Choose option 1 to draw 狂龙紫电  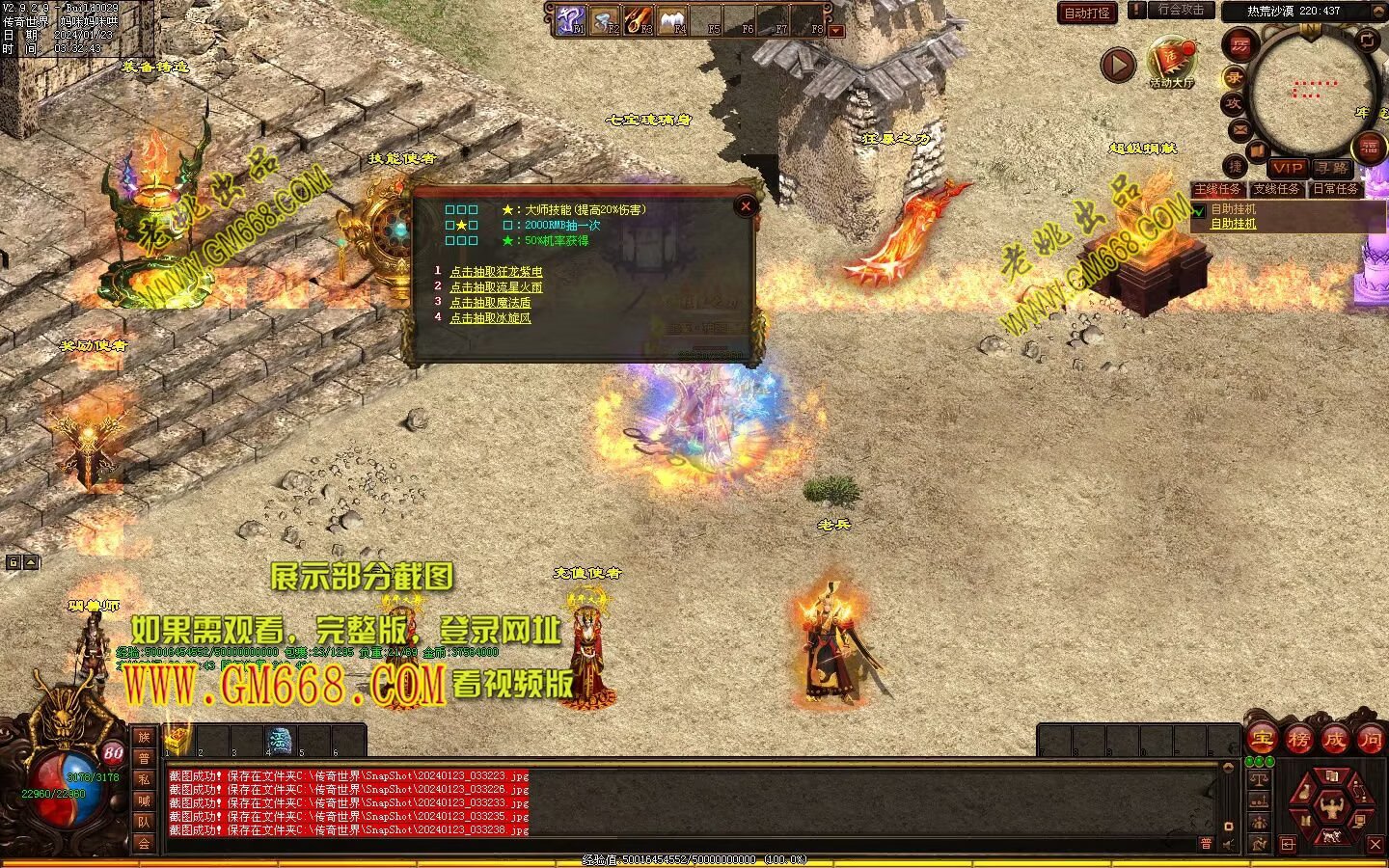coord(496,272)
